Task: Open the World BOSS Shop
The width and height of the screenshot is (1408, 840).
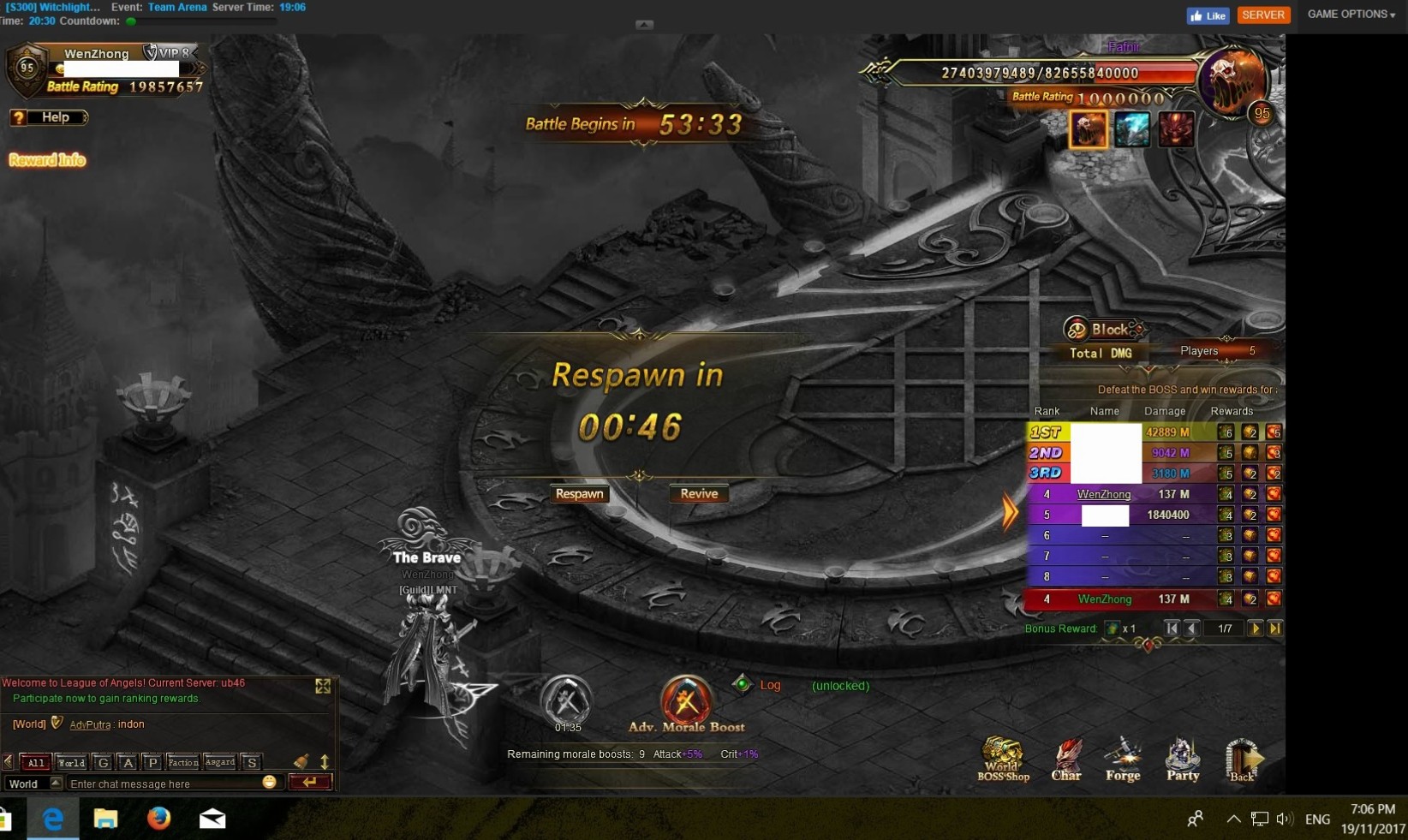Action: (x=1003, y=760)
